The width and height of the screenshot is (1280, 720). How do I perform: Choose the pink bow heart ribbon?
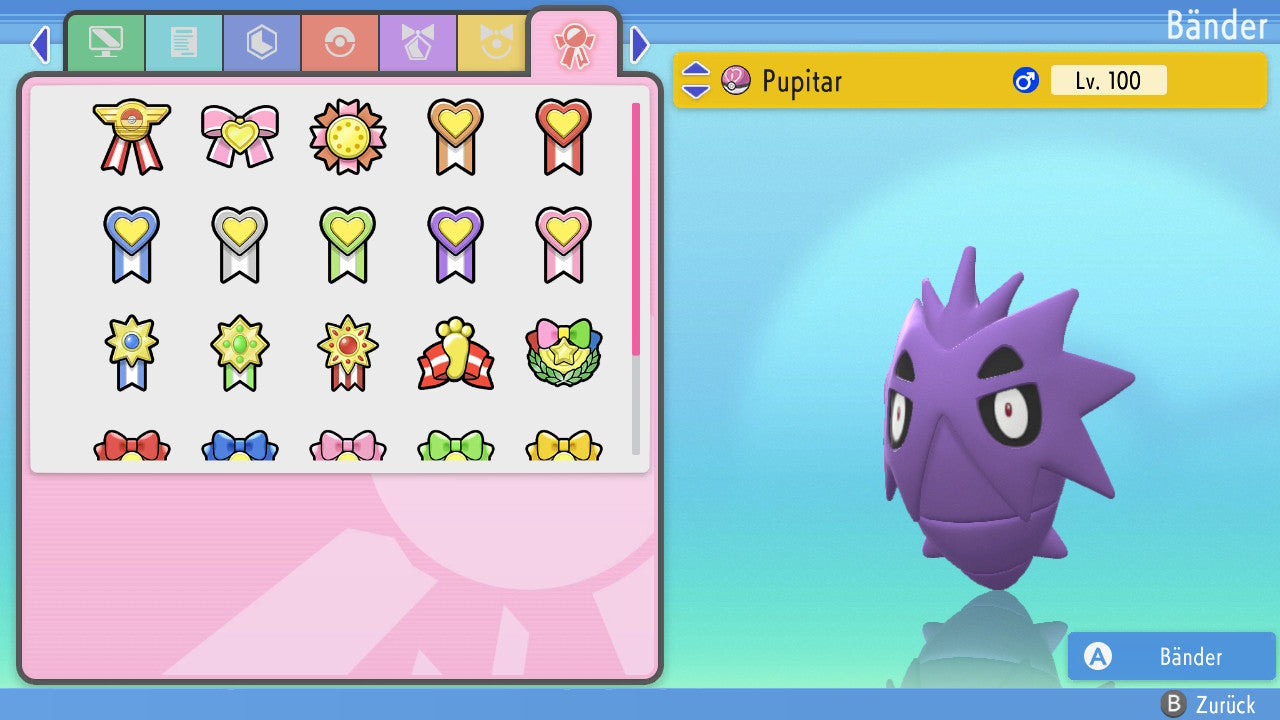coord(240,136)
